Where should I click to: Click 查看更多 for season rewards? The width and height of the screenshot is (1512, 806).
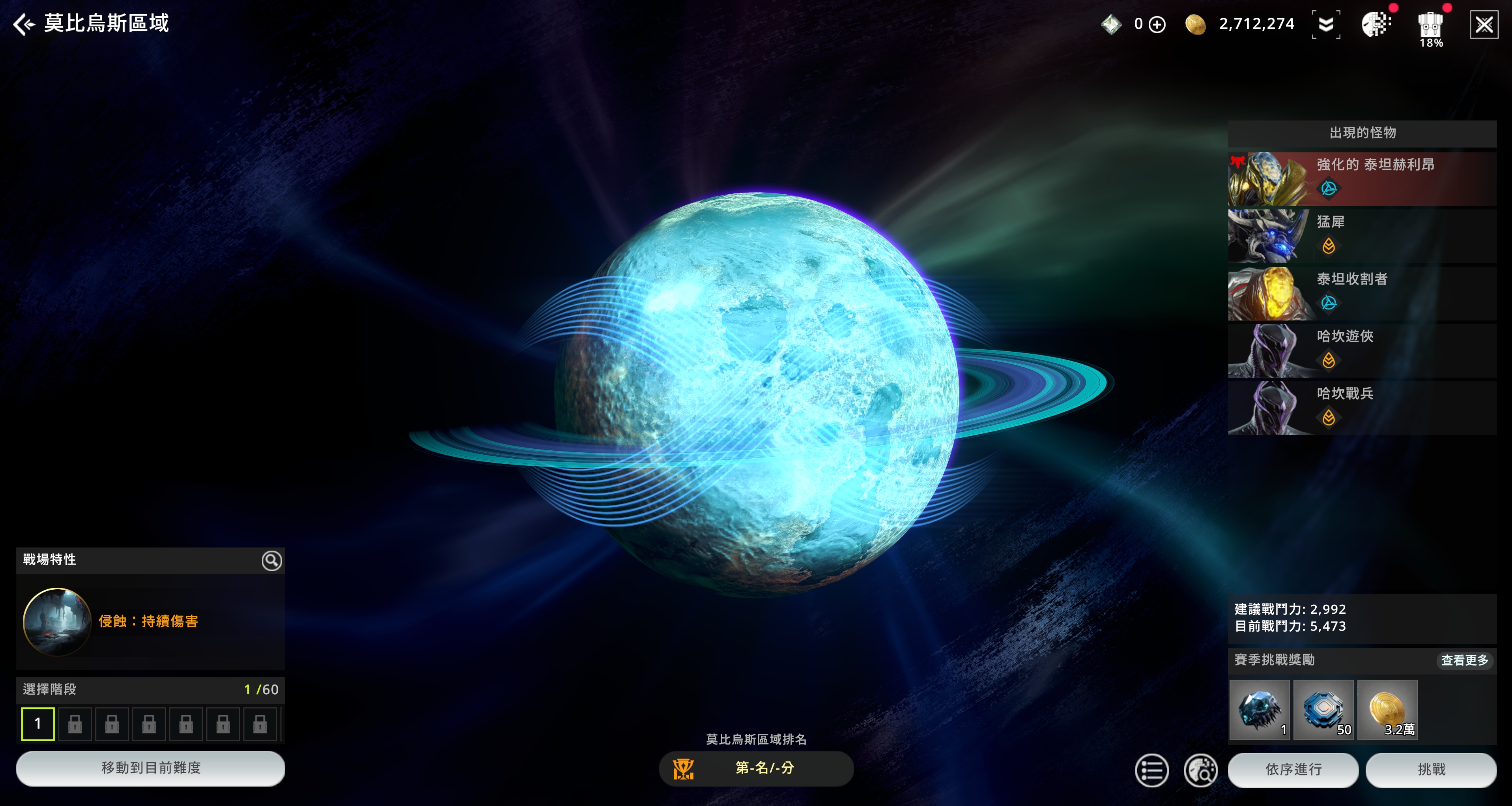pyautogui.click(x=1464, y=660)
